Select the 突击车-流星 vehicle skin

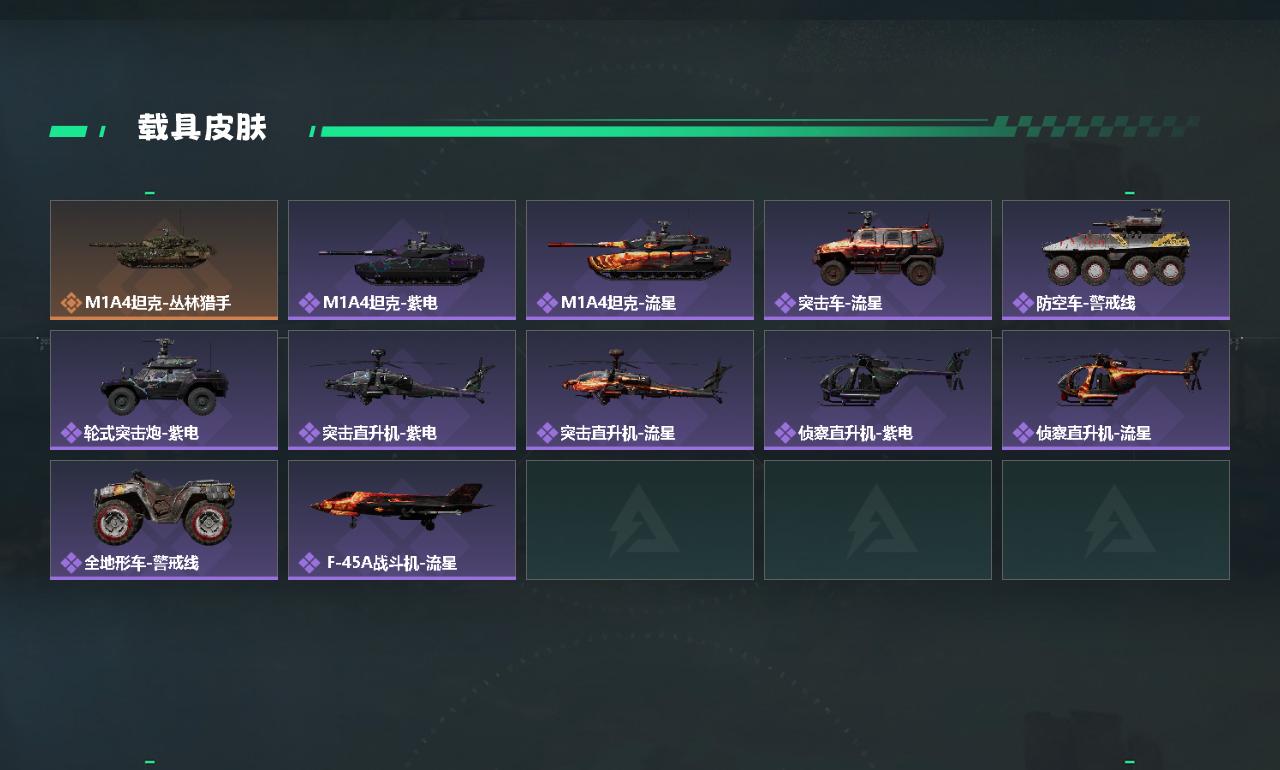[878, 259]
